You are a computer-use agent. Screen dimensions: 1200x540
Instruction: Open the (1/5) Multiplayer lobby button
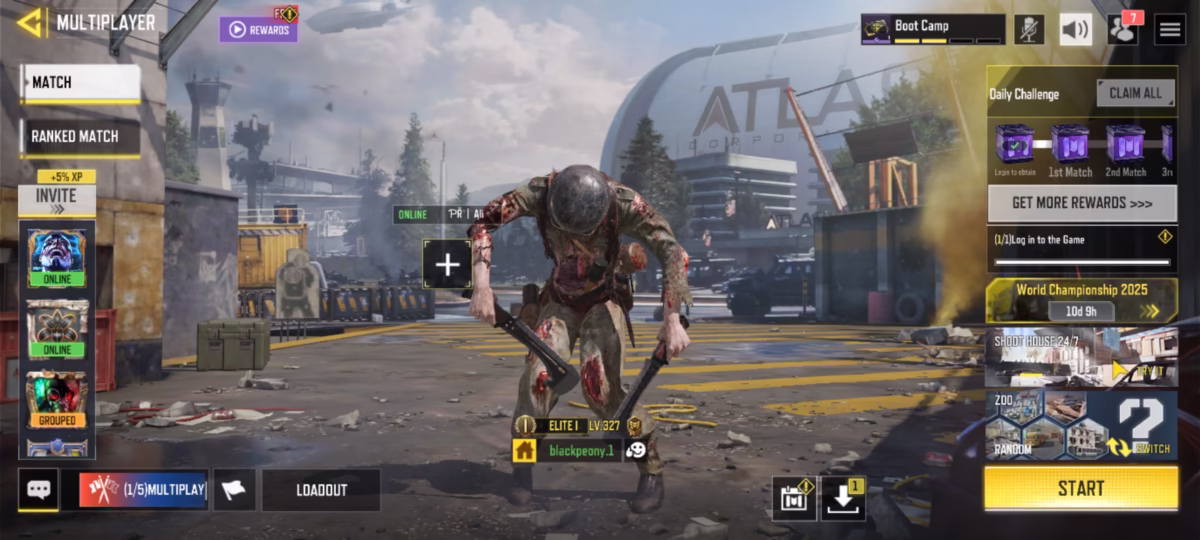[x=143, y=490]
